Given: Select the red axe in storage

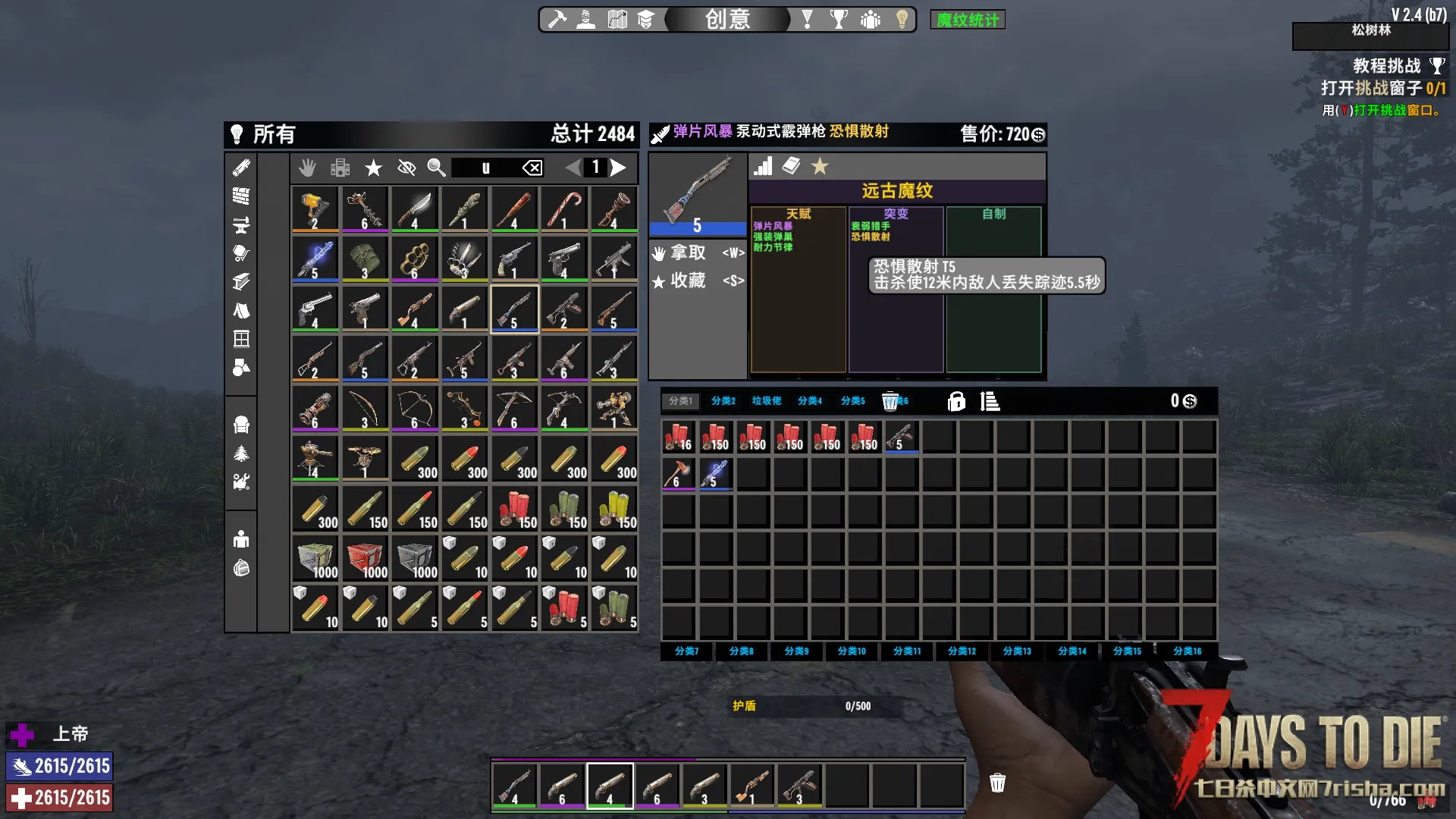Looking at the screenshot, I should click(677, 473).
